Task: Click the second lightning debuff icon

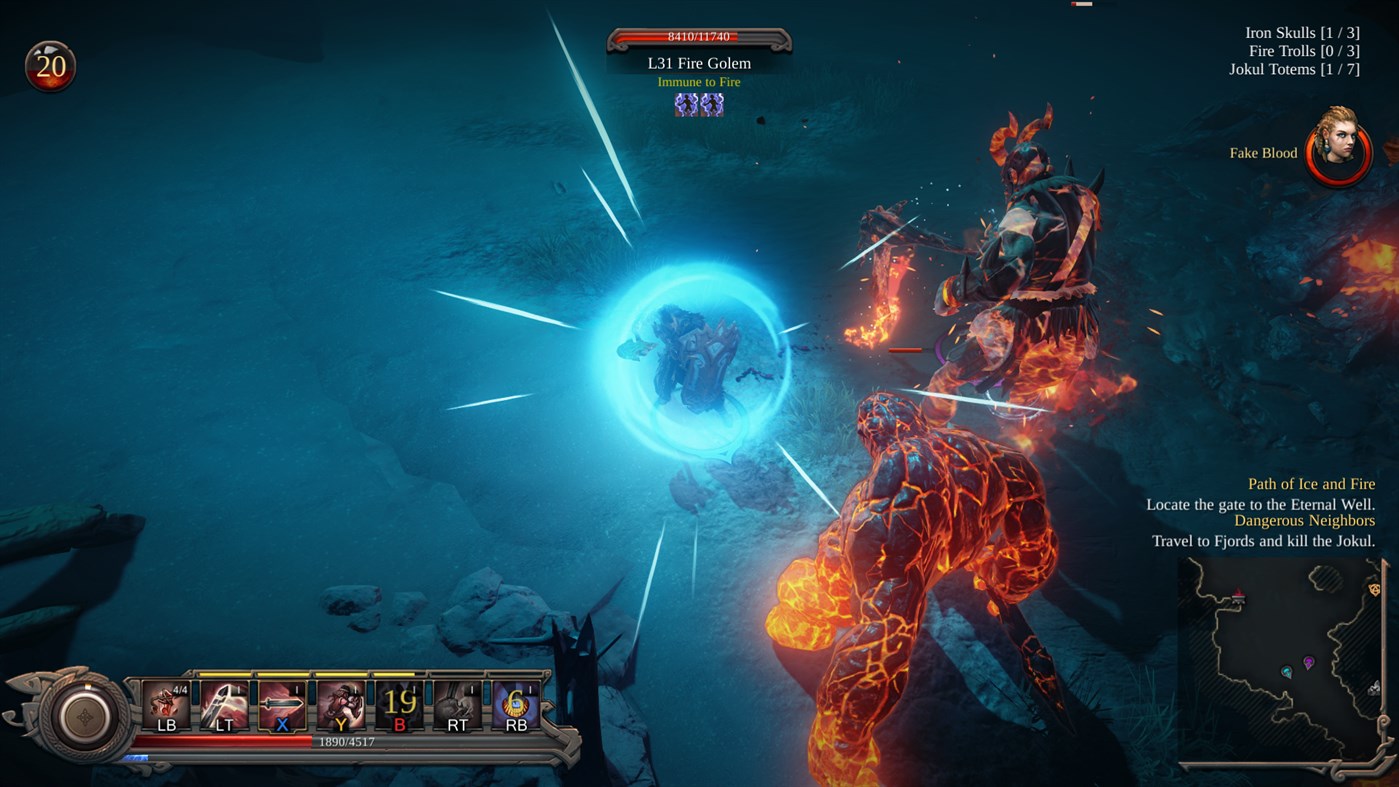Action: pyautogui.click(x=712, y=105)
